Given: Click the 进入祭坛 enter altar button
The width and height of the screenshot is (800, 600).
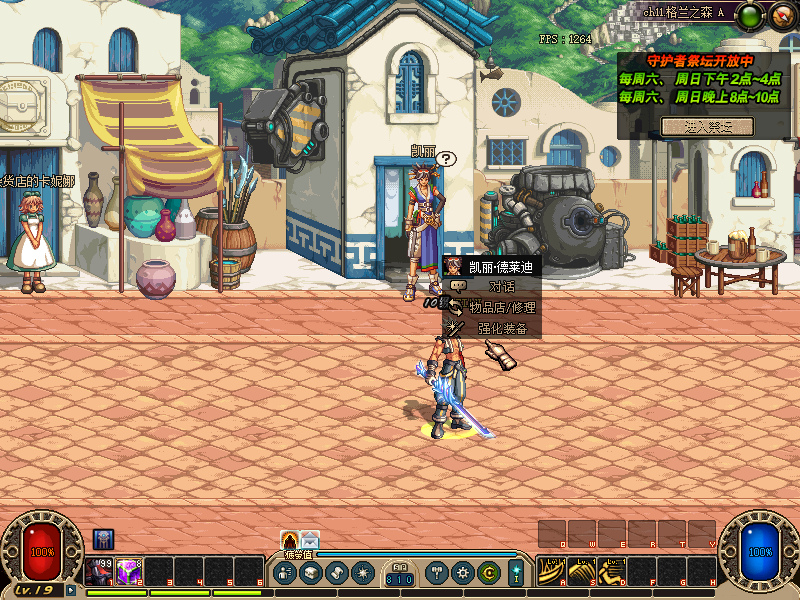Looking at the screenshot, I should (707, 127).
